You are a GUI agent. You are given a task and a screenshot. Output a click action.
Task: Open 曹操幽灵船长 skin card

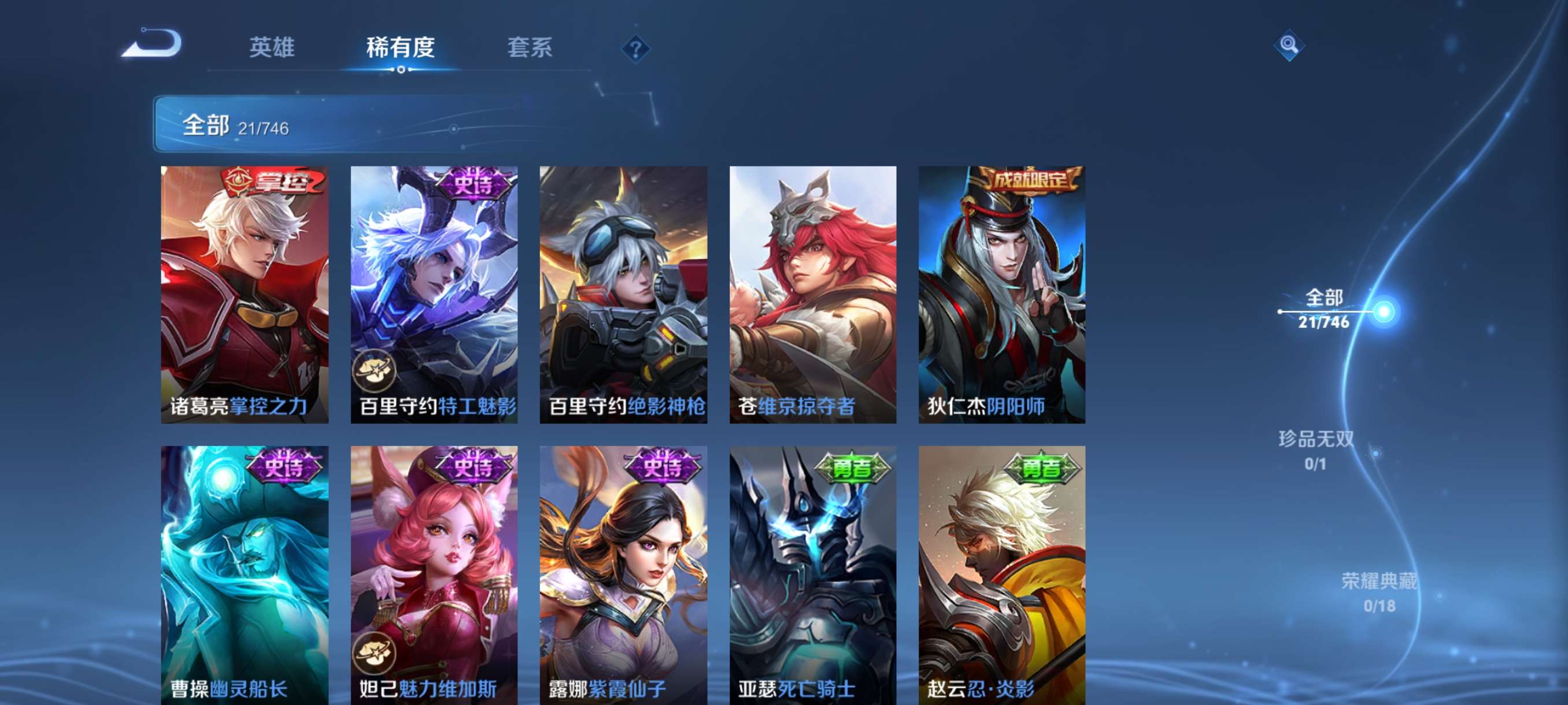[243, 578]
